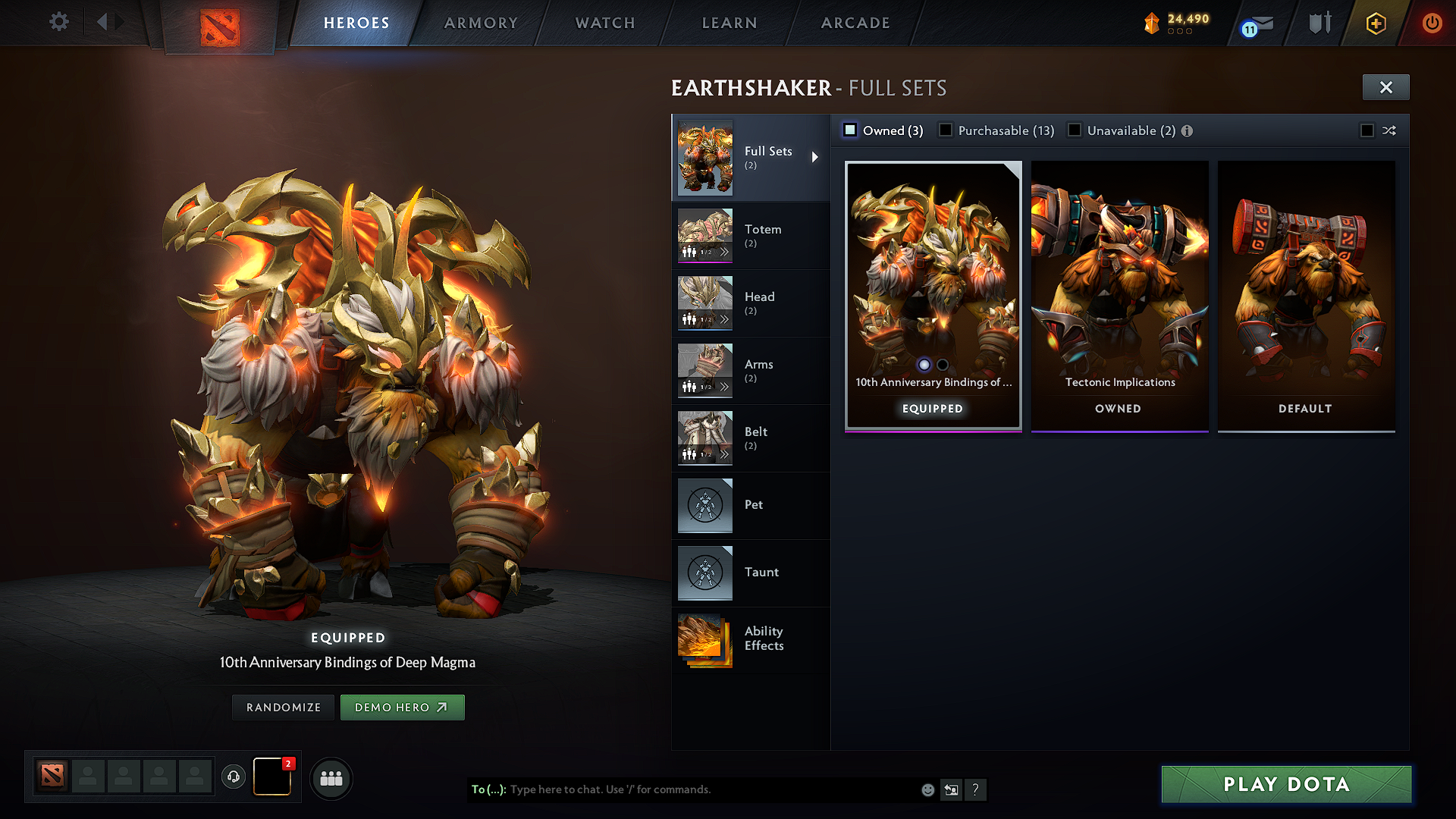Open the inbox with 11 notifications
The width and height of the screenshot is (1456, 819).
point(1255,23)
